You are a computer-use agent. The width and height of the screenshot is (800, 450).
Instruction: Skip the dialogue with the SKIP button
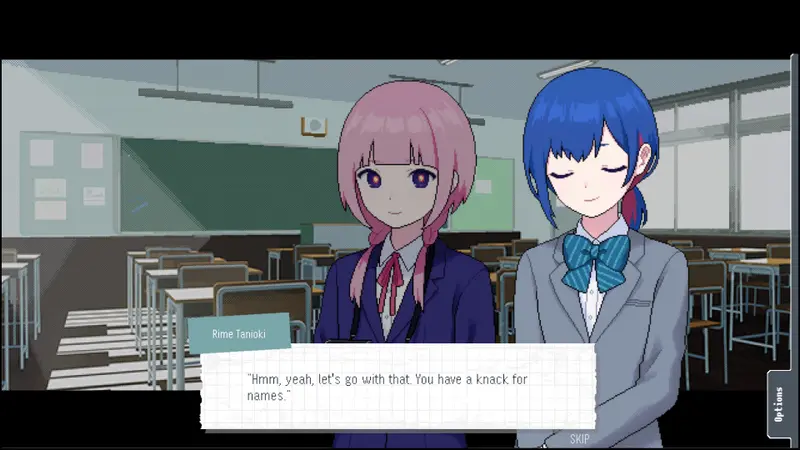point(579,439)
